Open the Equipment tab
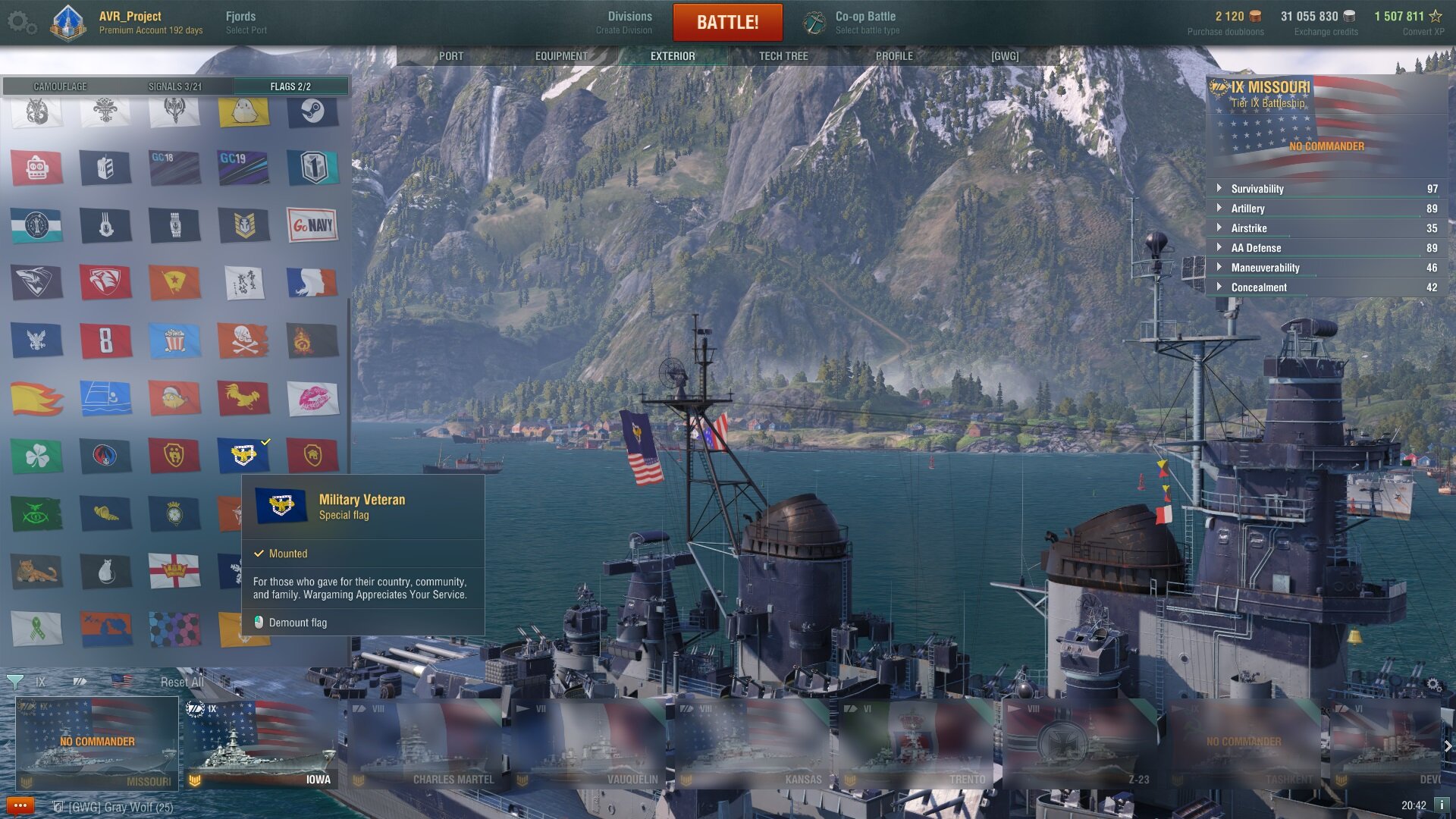 (x=561, y=56)
